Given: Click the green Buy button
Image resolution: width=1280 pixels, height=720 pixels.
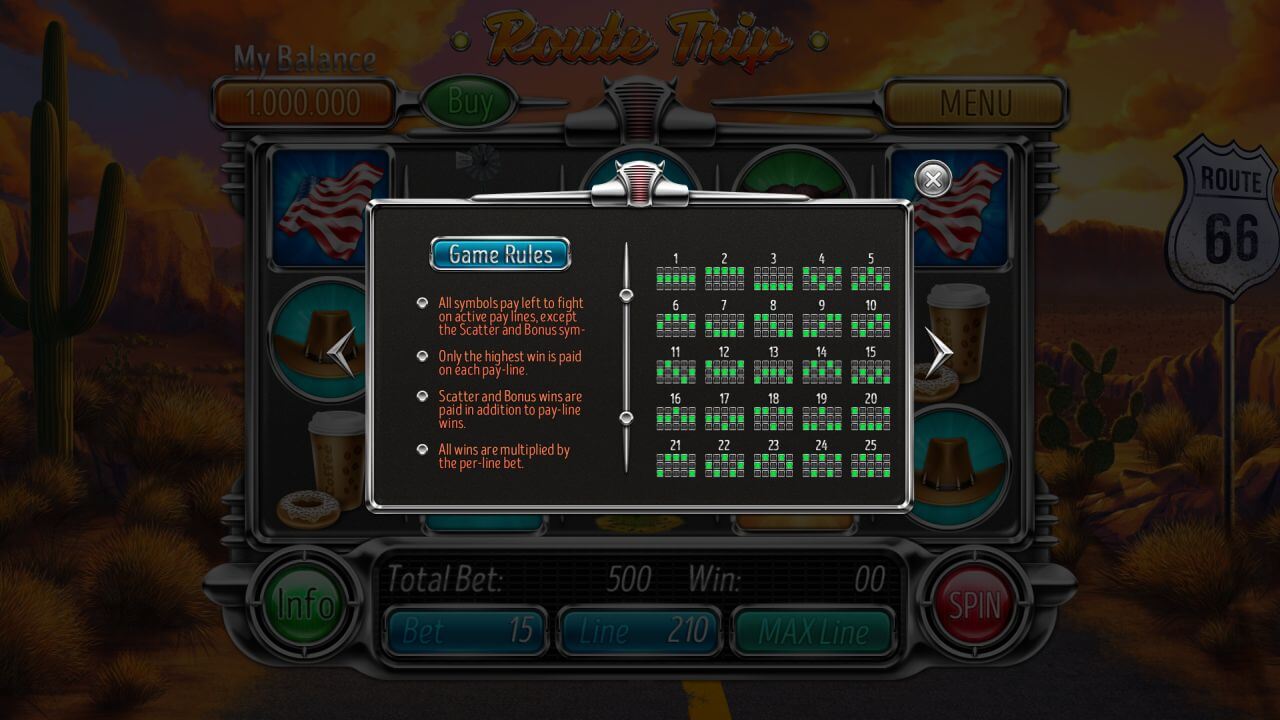Looking at the screenshot, I should (x=470, y=101).
